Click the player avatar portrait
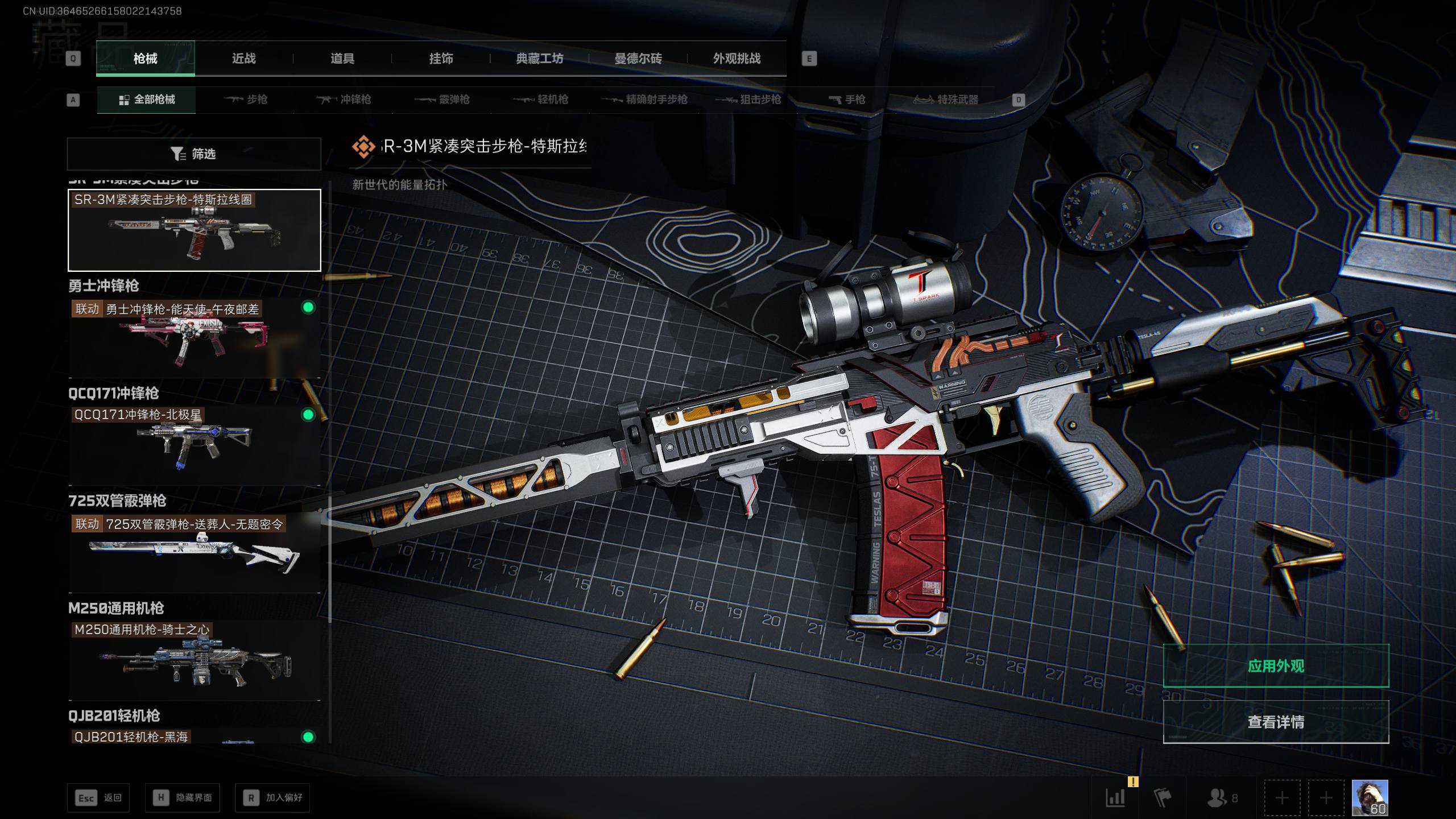1456x819 pixels. [1370, 797]
